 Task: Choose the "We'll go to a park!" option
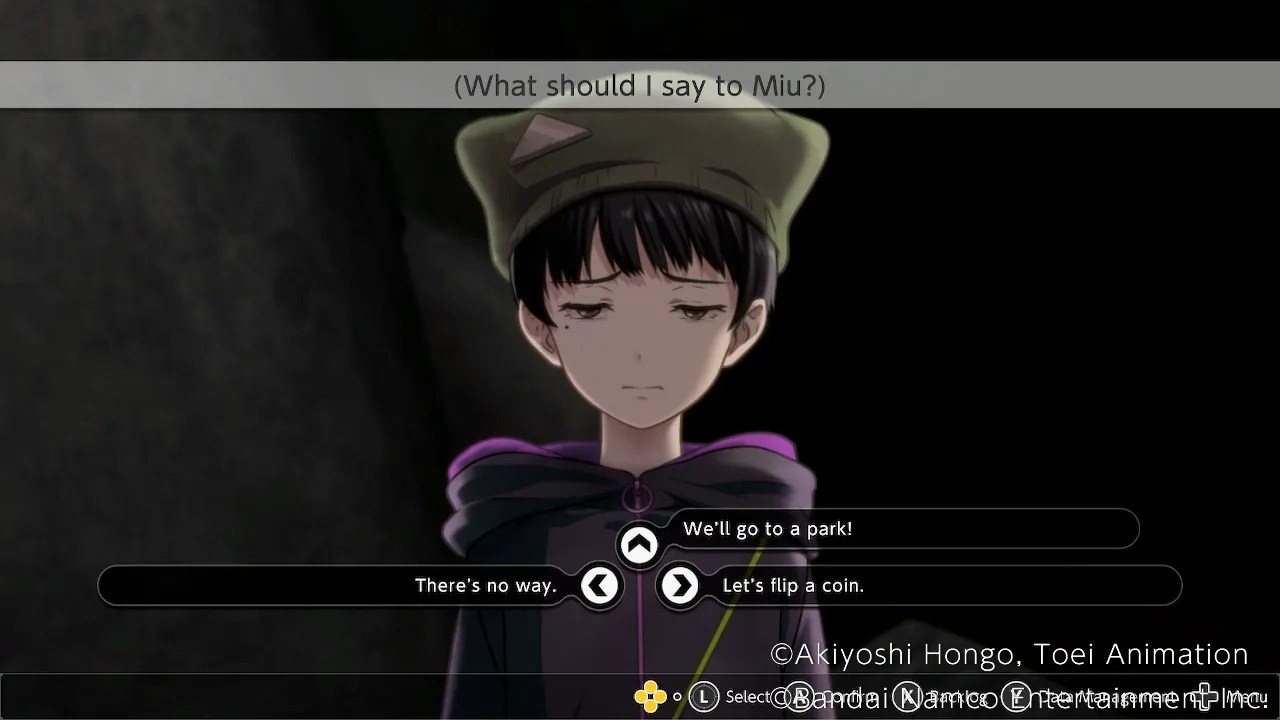(767, 529)
